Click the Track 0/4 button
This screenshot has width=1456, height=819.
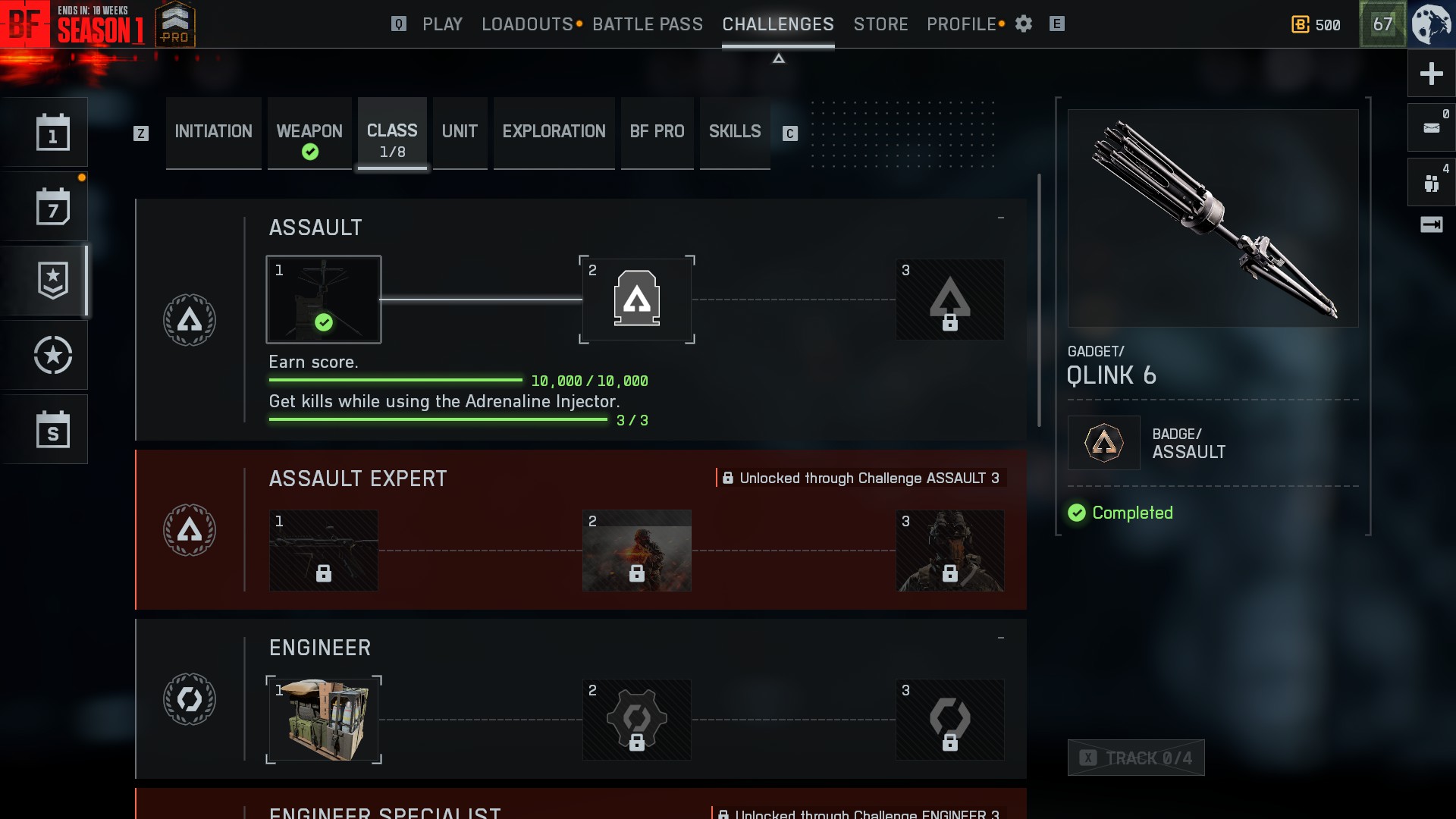[1136, 758]
